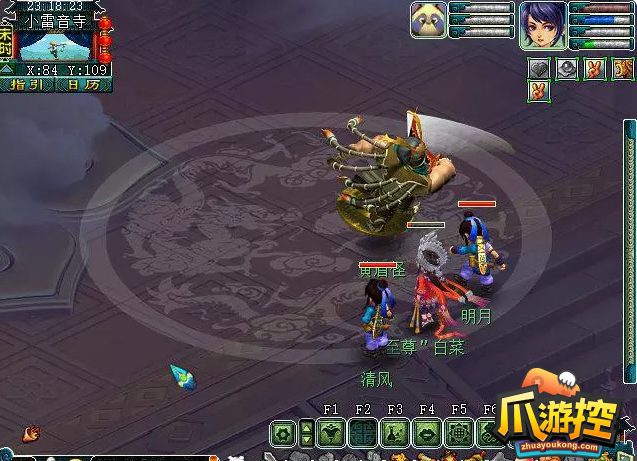
Task: Use the F3 potion flask slot
Action: point(395,433)
